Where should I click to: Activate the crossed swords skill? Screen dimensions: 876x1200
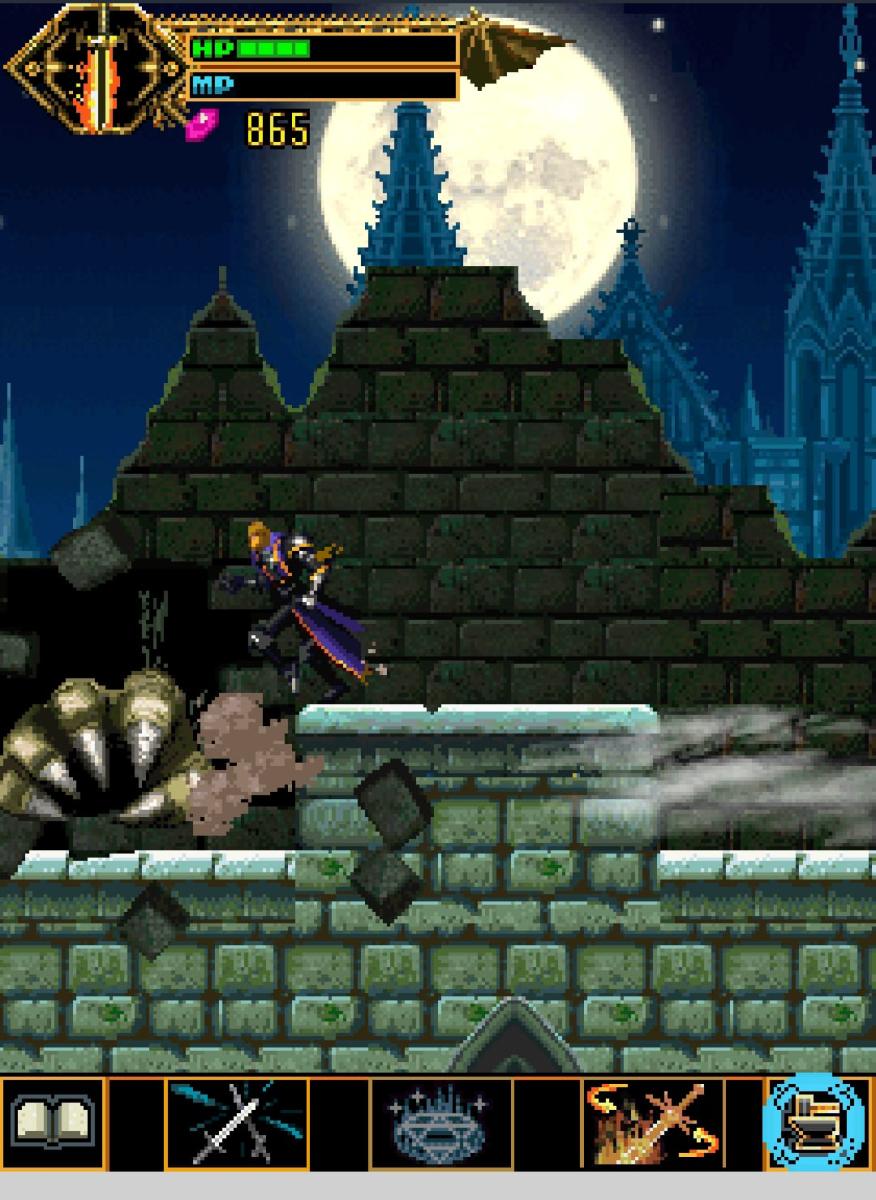tap(236, 1123)
